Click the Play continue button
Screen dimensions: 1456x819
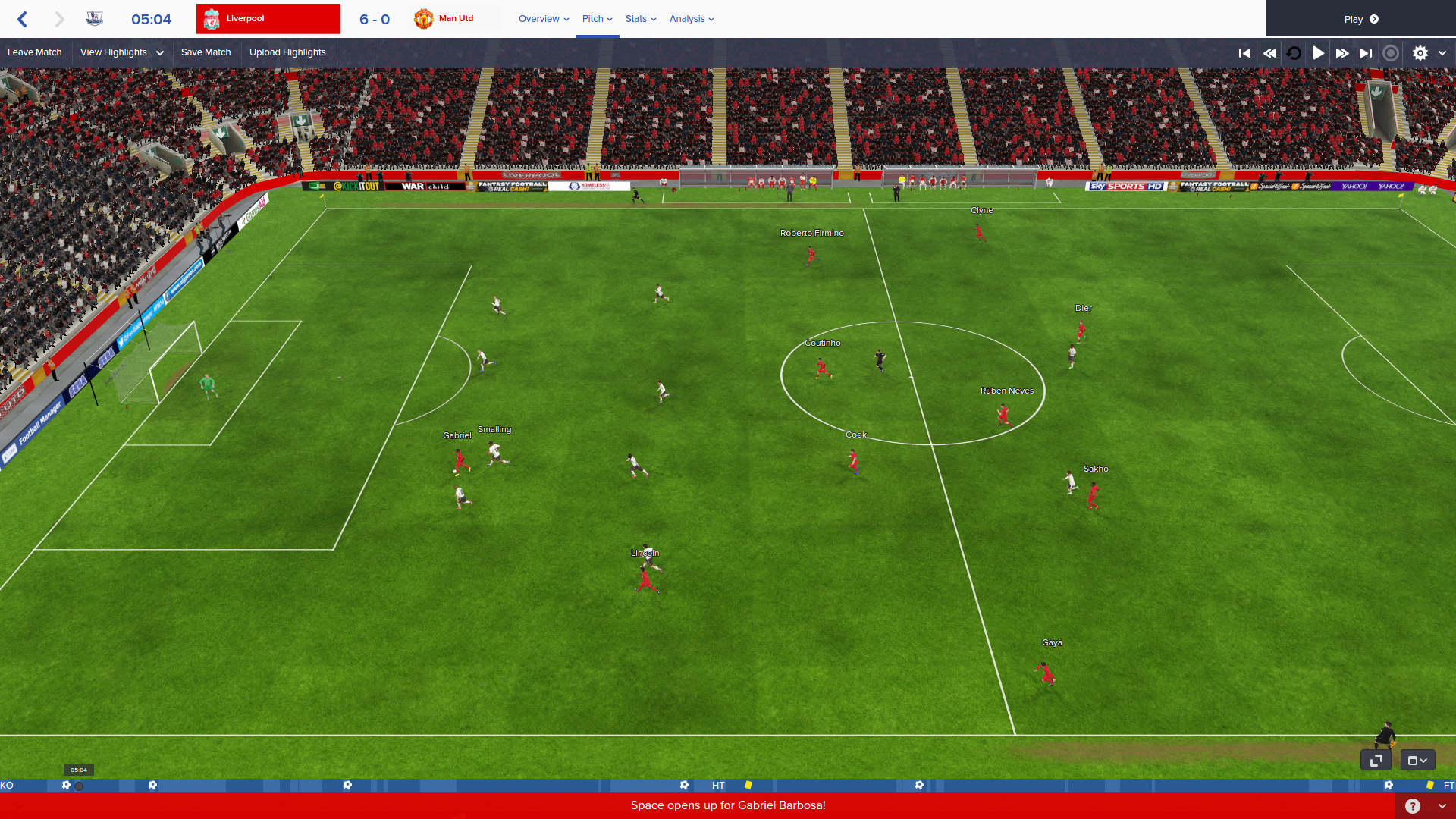(1360, 19)
